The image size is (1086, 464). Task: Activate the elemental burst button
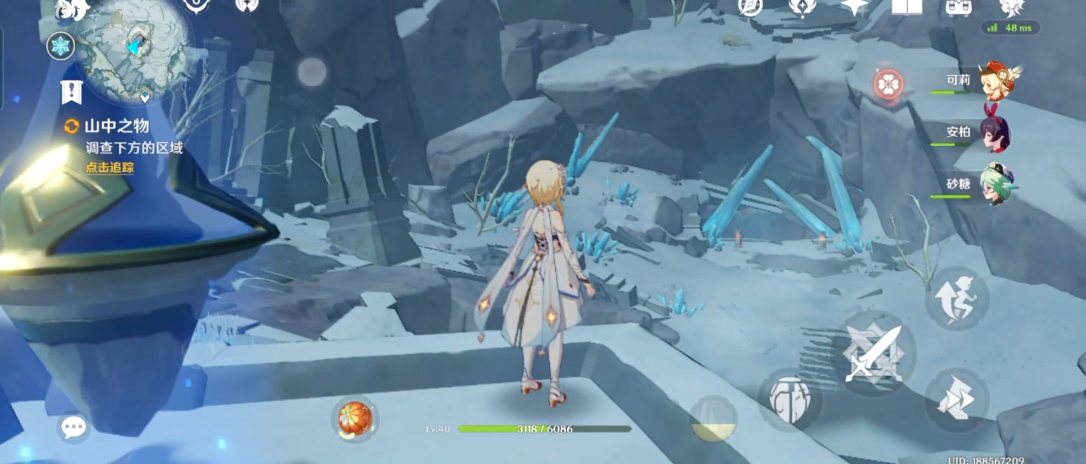tap(712, 417)
